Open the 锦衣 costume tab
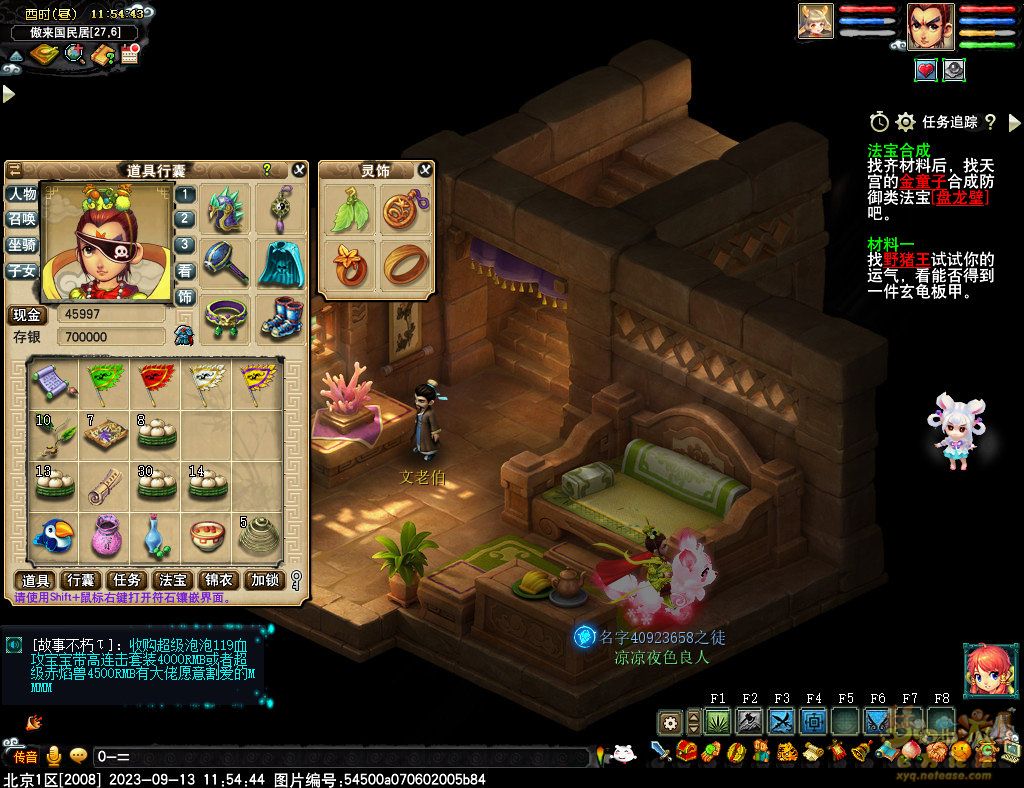The height and width of the screenshot is (788, 1024). click(x=219, y=580)
